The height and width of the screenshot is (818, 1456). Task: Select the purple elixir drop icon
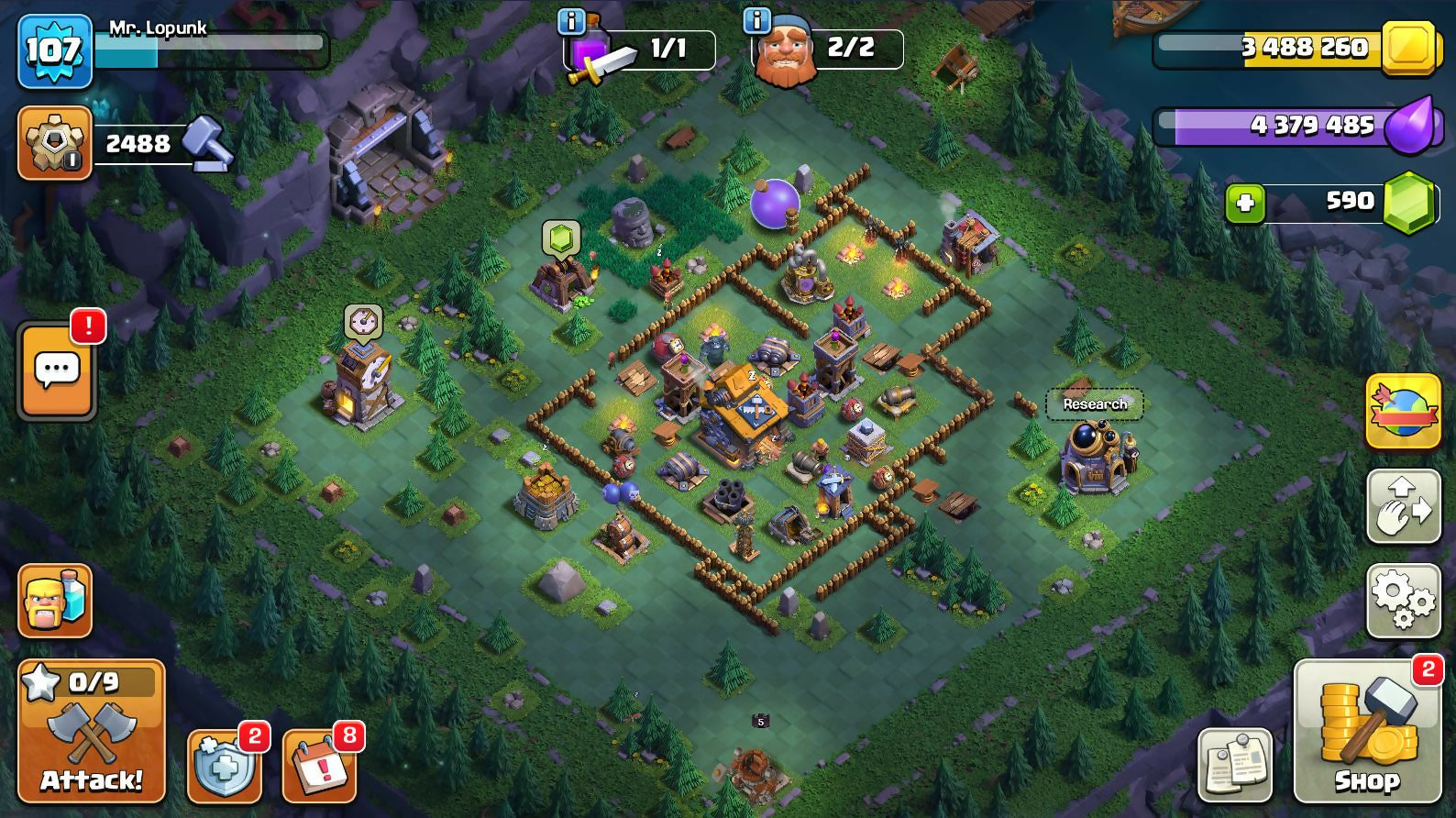[x=1408, y=125]
